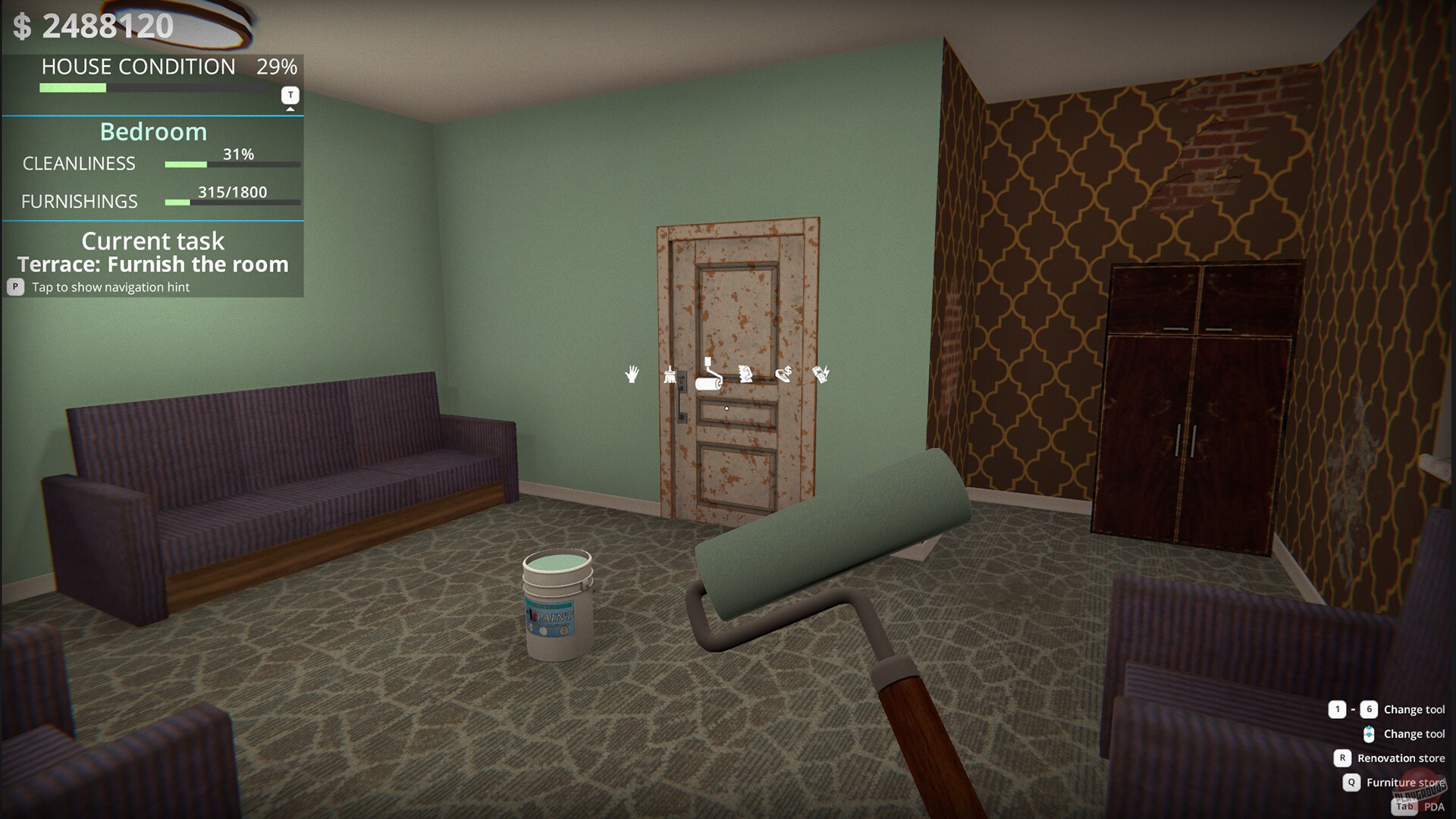The image size is (1456, 819).
Task: Toggle the T key task panel display
Action: pyautogui.click(x=289, y=95)
